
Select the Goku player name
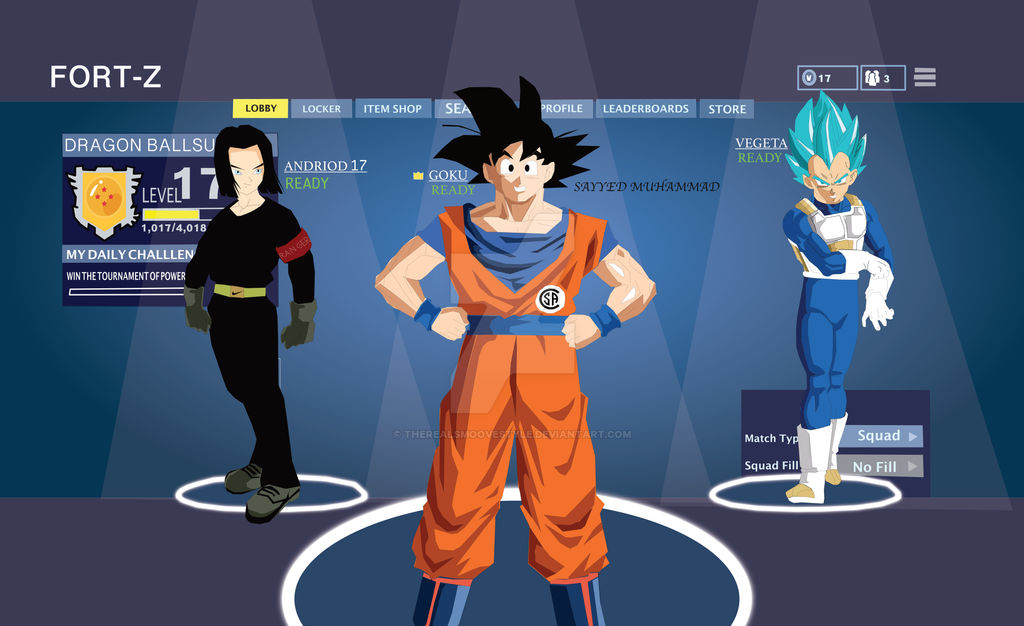tap(447, 175)
